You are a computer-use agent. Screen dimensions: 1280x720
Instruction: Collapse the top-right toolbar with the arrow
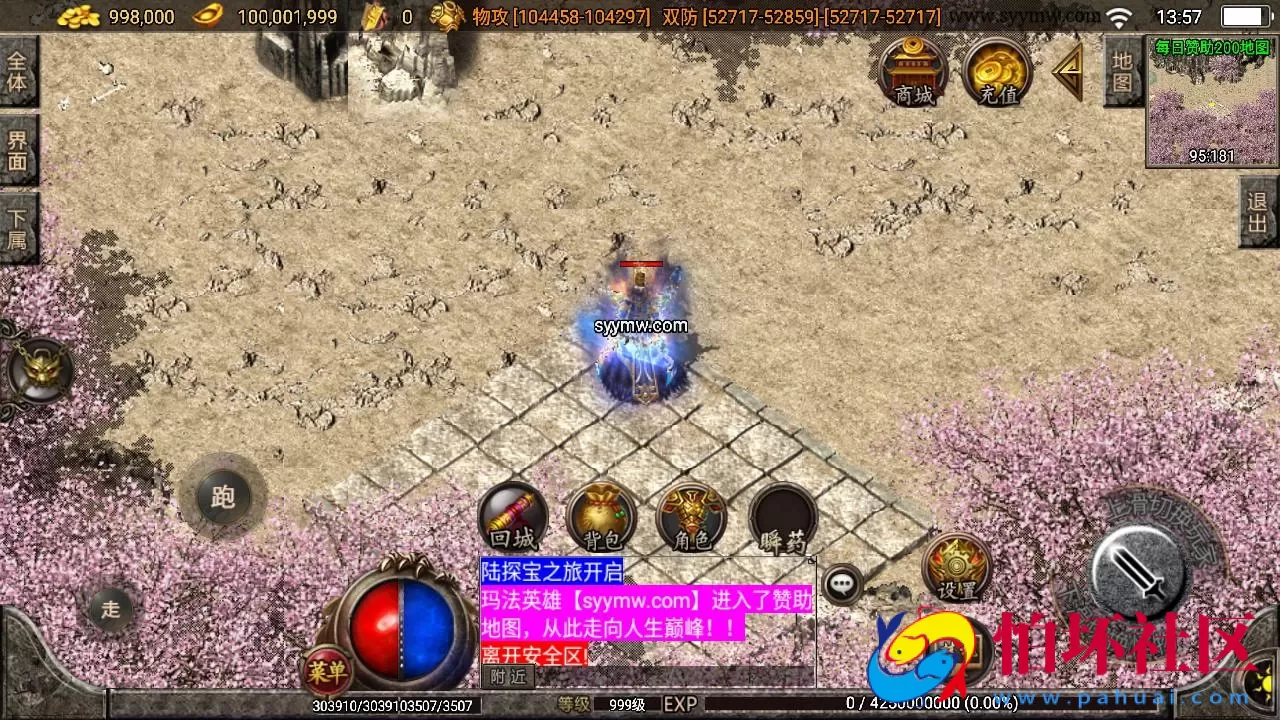[x=1068, y=72]
